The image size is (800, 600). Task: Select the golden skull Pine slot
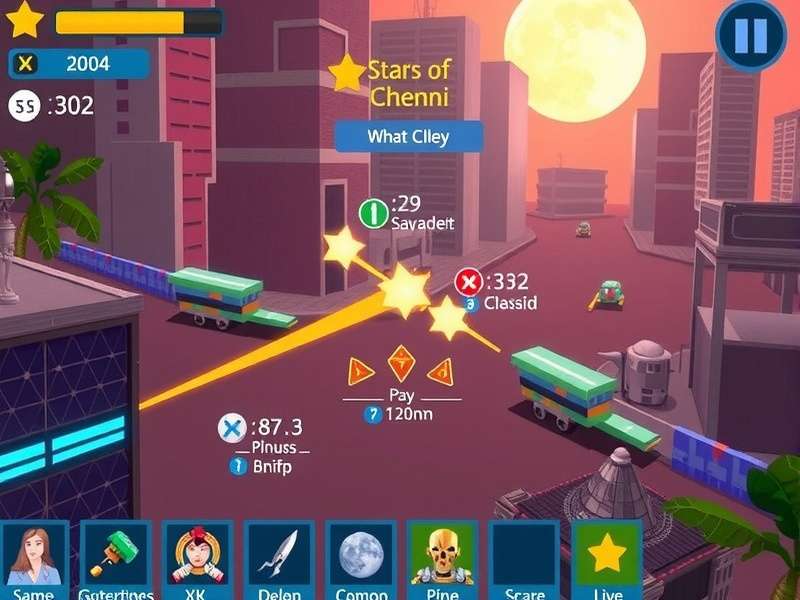(442, 556)
